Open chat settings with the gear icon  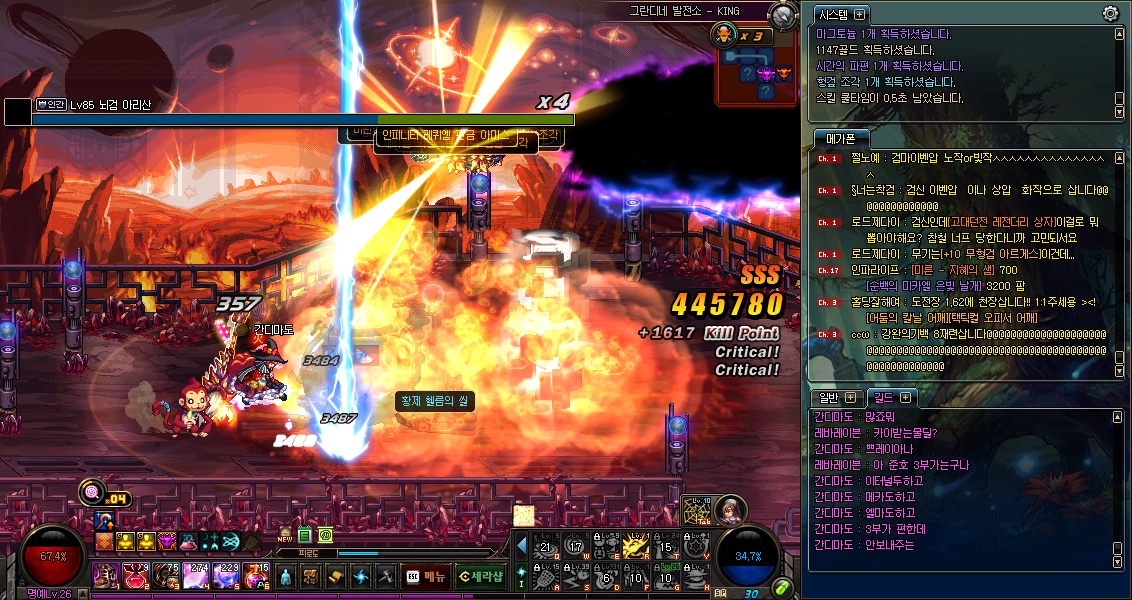(1110, 13)
